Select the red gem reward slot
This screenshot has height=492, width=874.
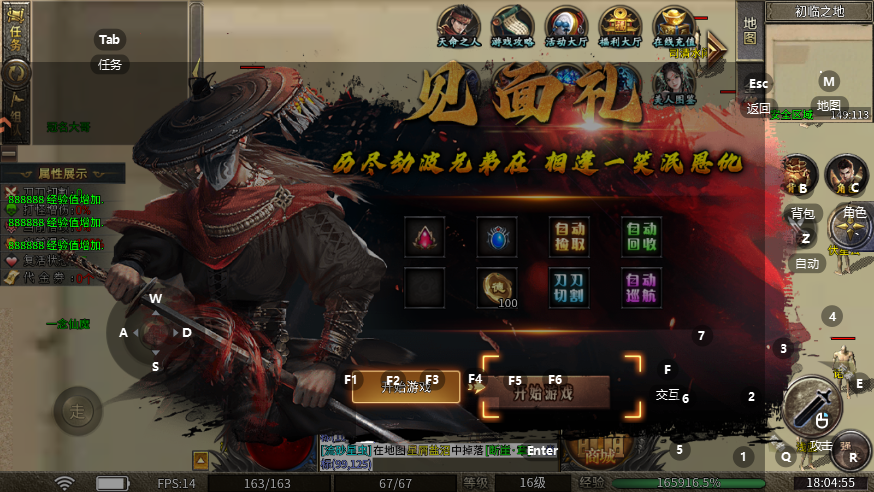click(423, 237)
